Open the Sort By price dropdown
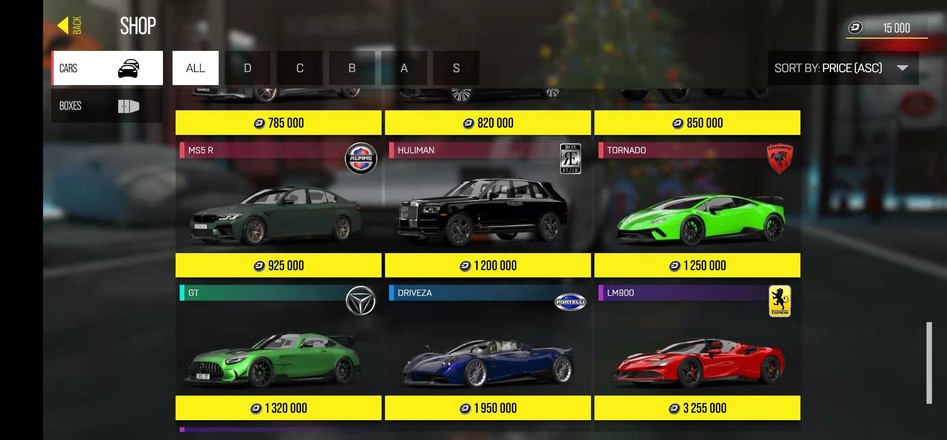The width and height of the screenshot is (947, 440). (x=844, y=68)
